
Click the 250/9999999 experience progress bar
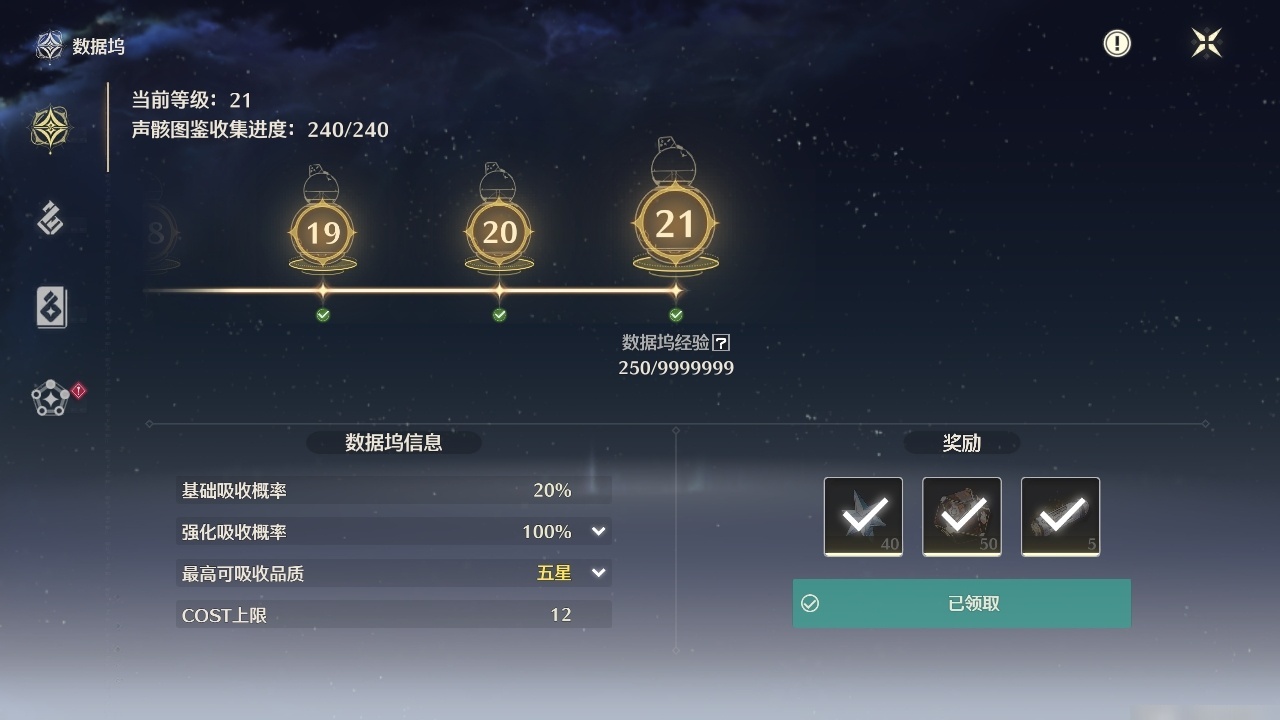(675, 367)
